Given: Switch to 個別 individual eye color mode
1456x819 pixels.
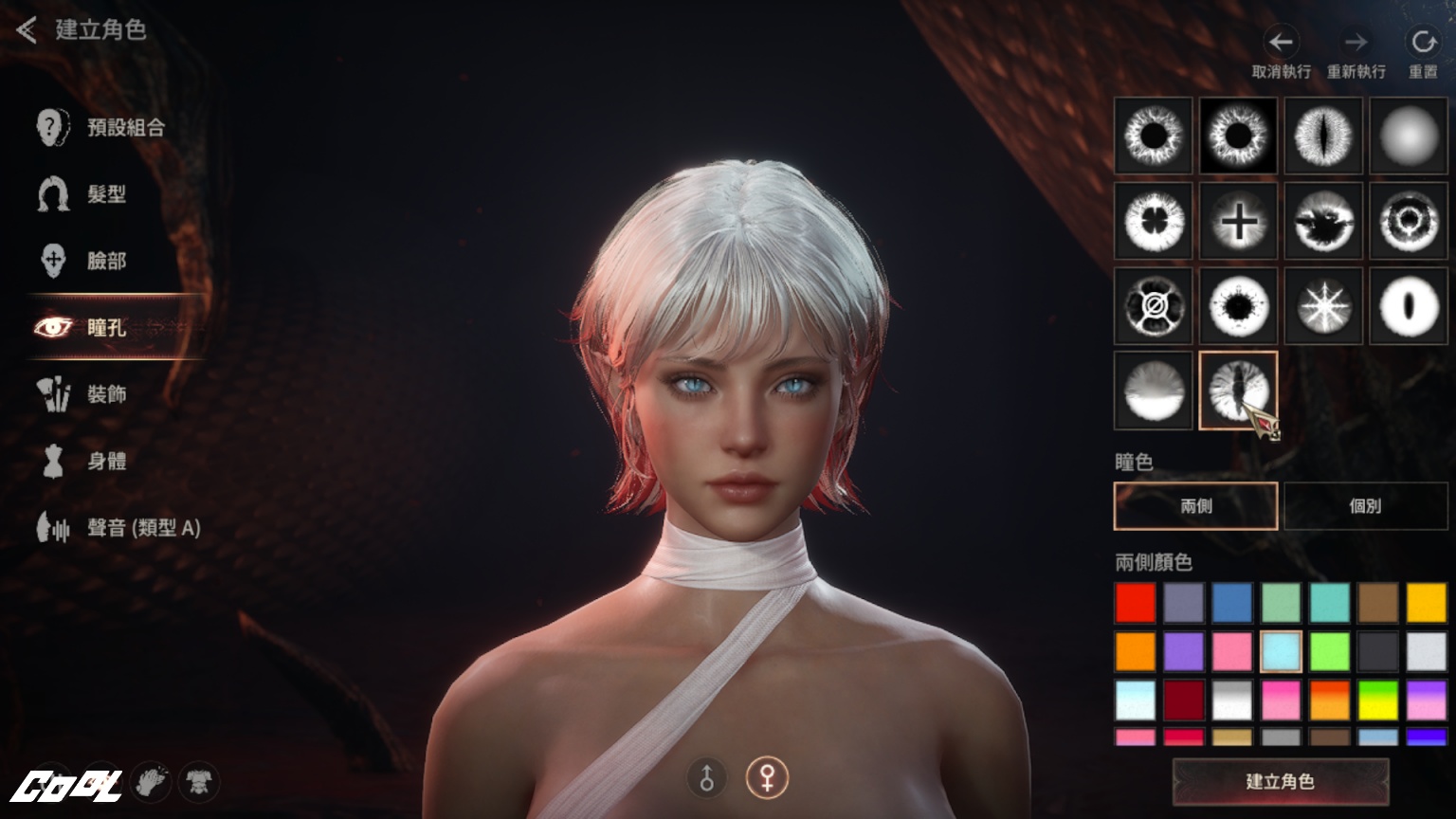Looking at the screenshot, I should click(x=1365, y=506).
